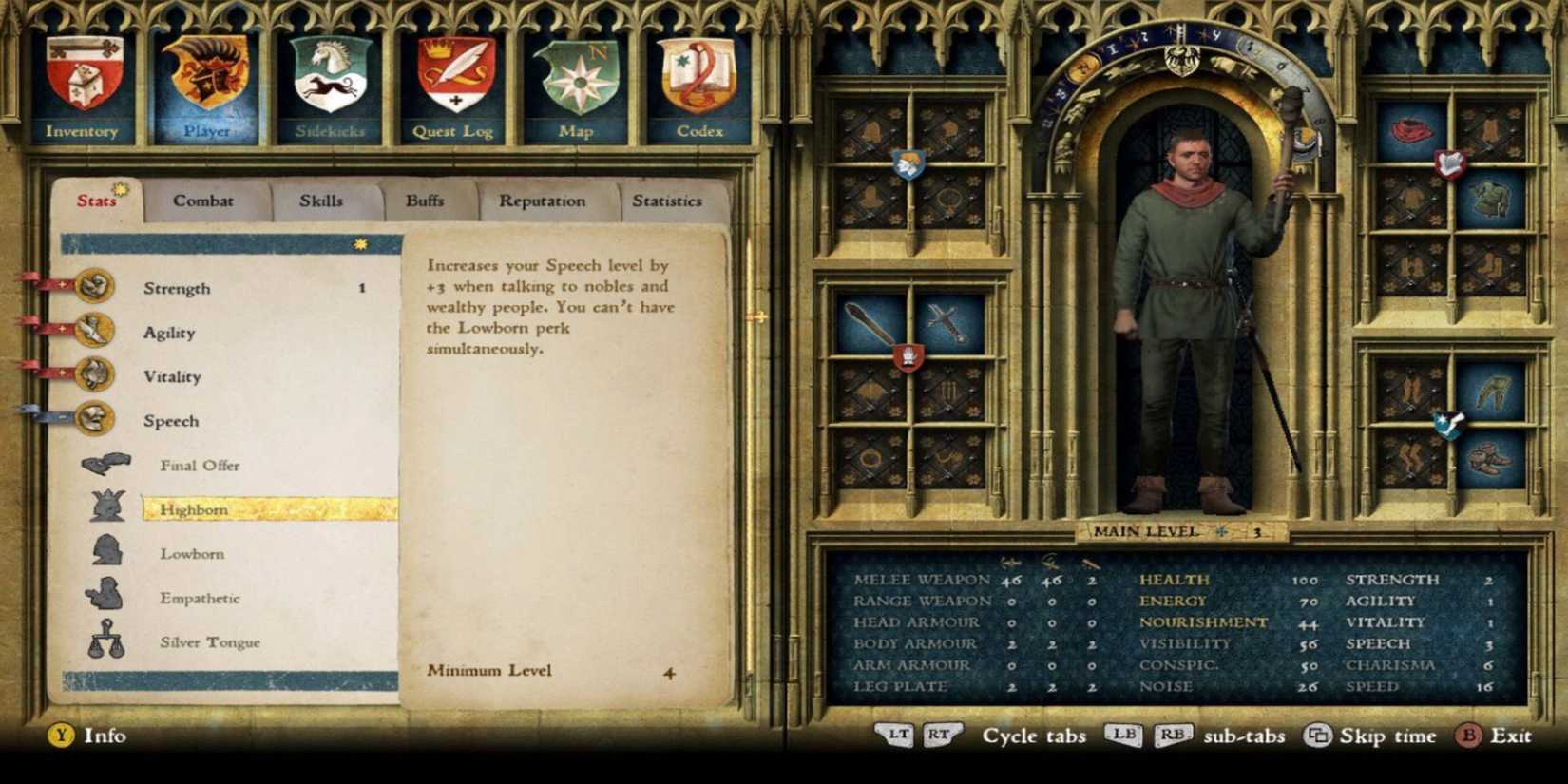Click the Silver Tongue scales icon
Viewport: 1568px width, 784px height.
(x=107, y=639)
